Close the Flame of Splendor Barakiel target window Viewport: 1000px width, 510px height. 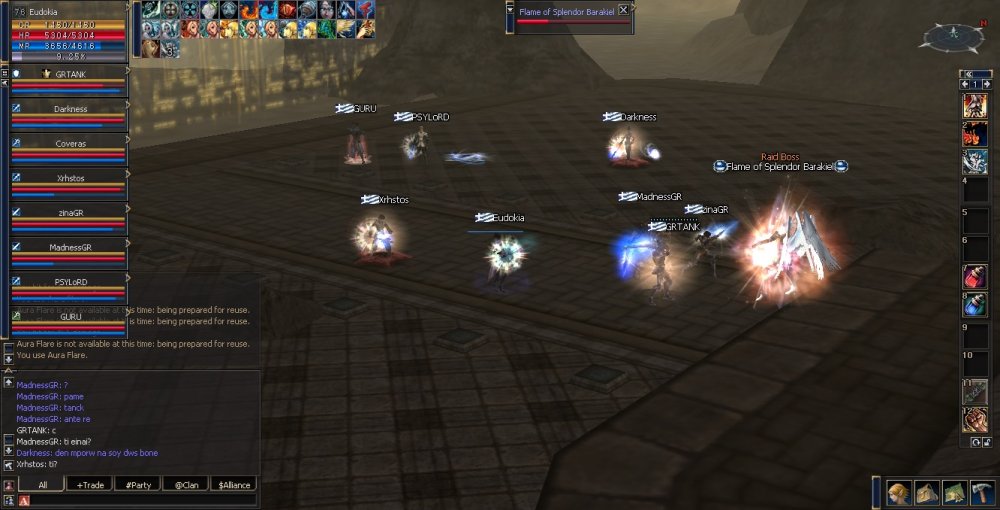624,9
